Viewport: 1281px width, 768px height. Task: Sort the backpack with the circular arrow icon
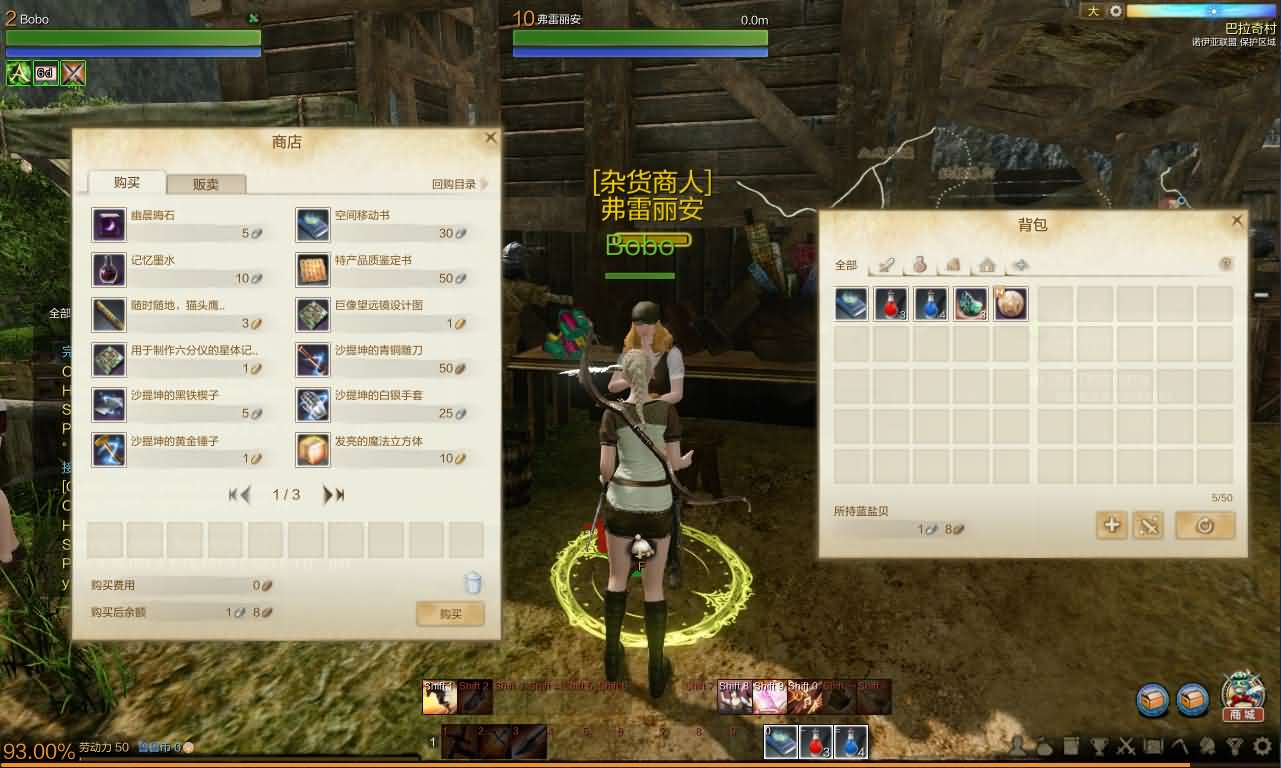[x=1205, y=524]
